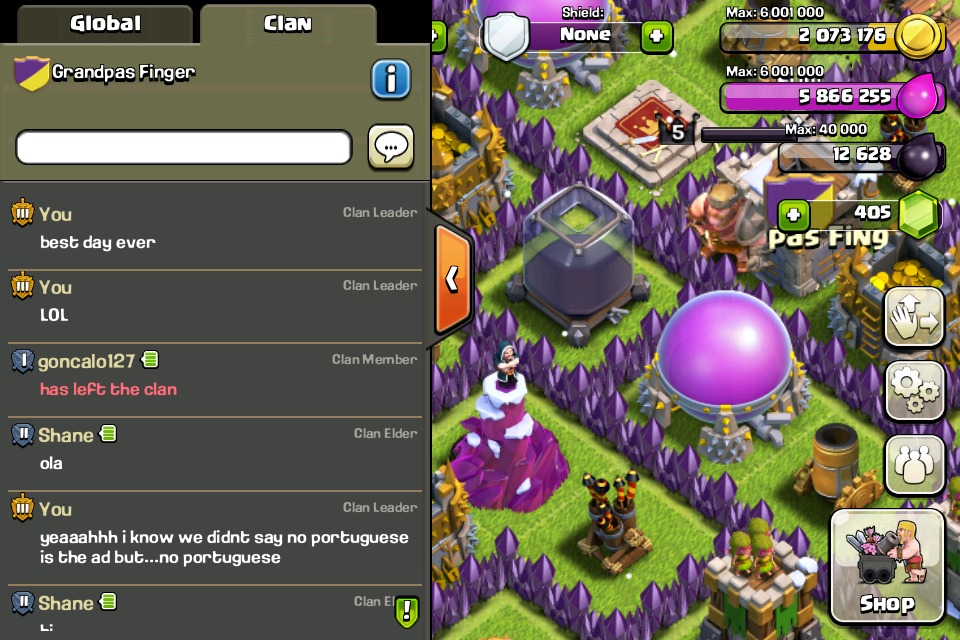Switch to the Global chat tab
Screen dimensions: 960x640
(105, 23)
